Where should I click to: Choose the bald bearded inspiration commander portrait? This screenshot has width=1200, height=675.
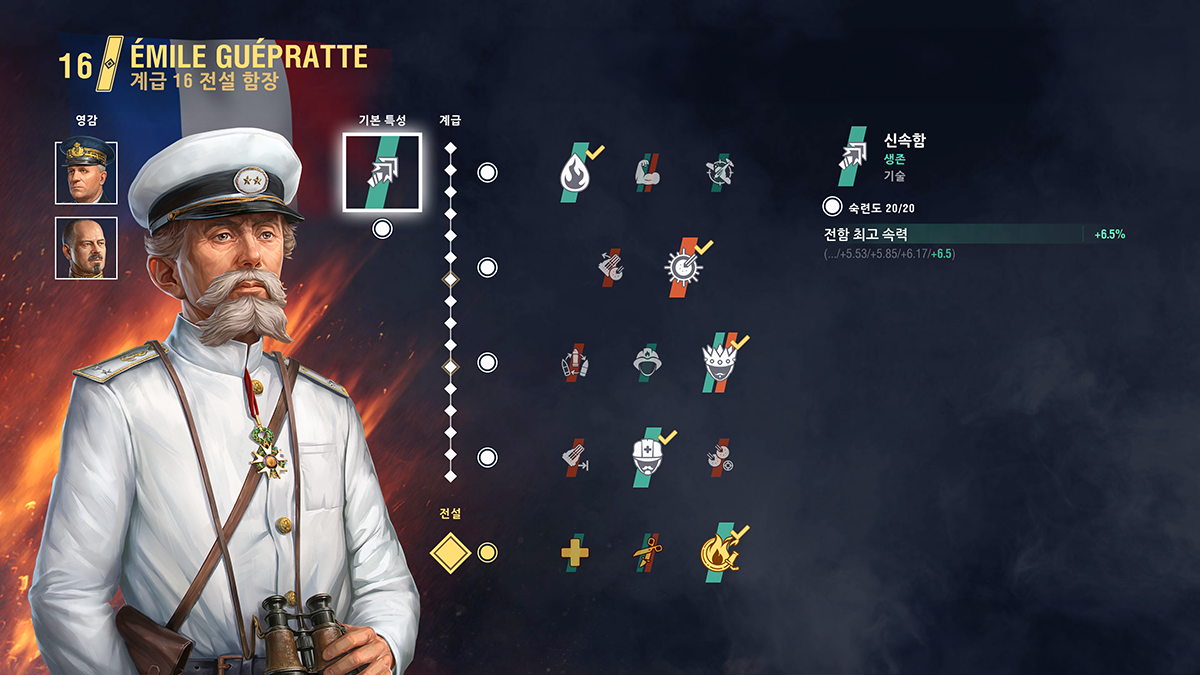[x=86, y=248]
